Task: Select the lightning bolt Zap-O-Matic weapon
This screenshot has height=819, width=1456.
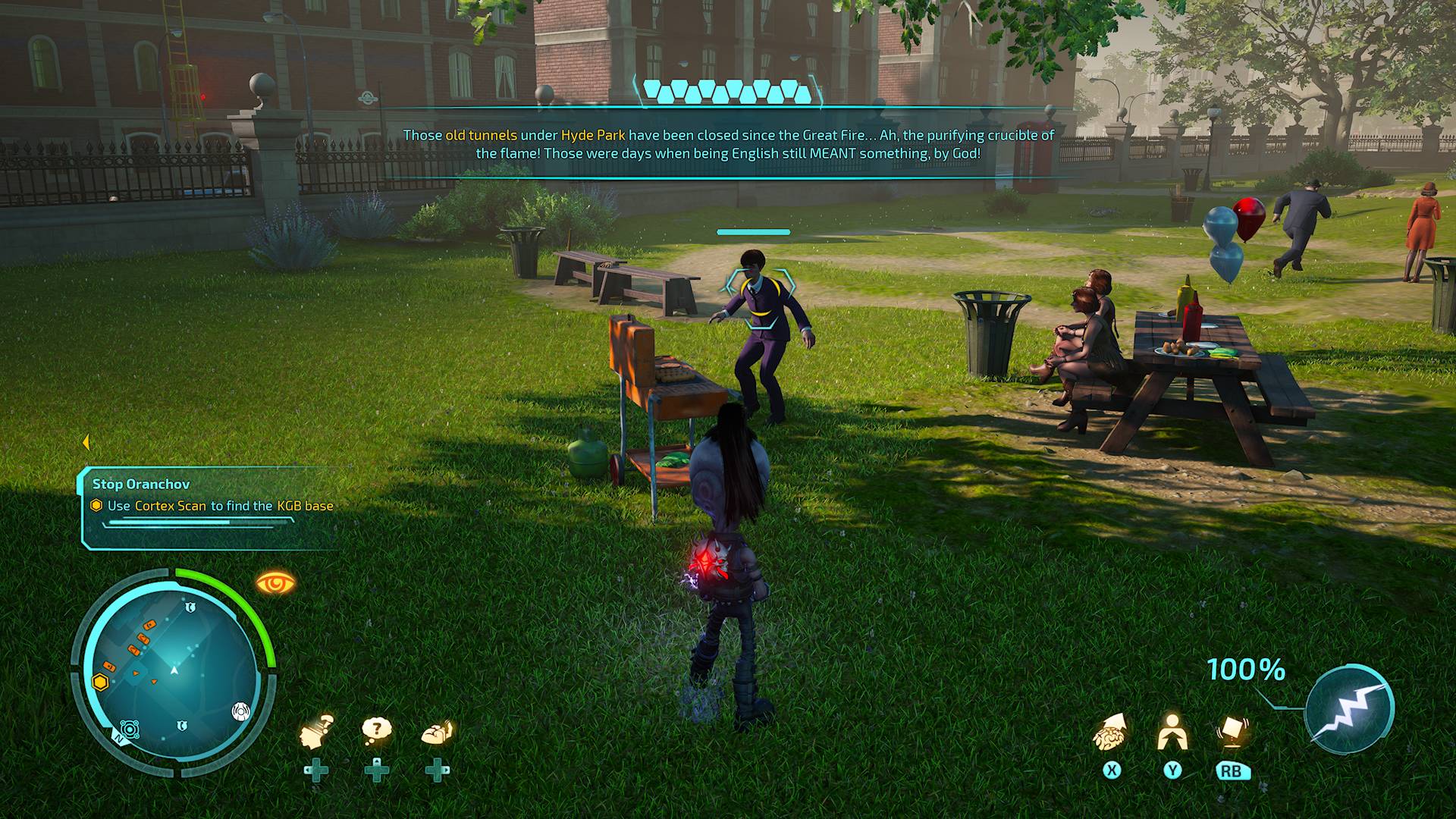Action: tap(1349, 708)
